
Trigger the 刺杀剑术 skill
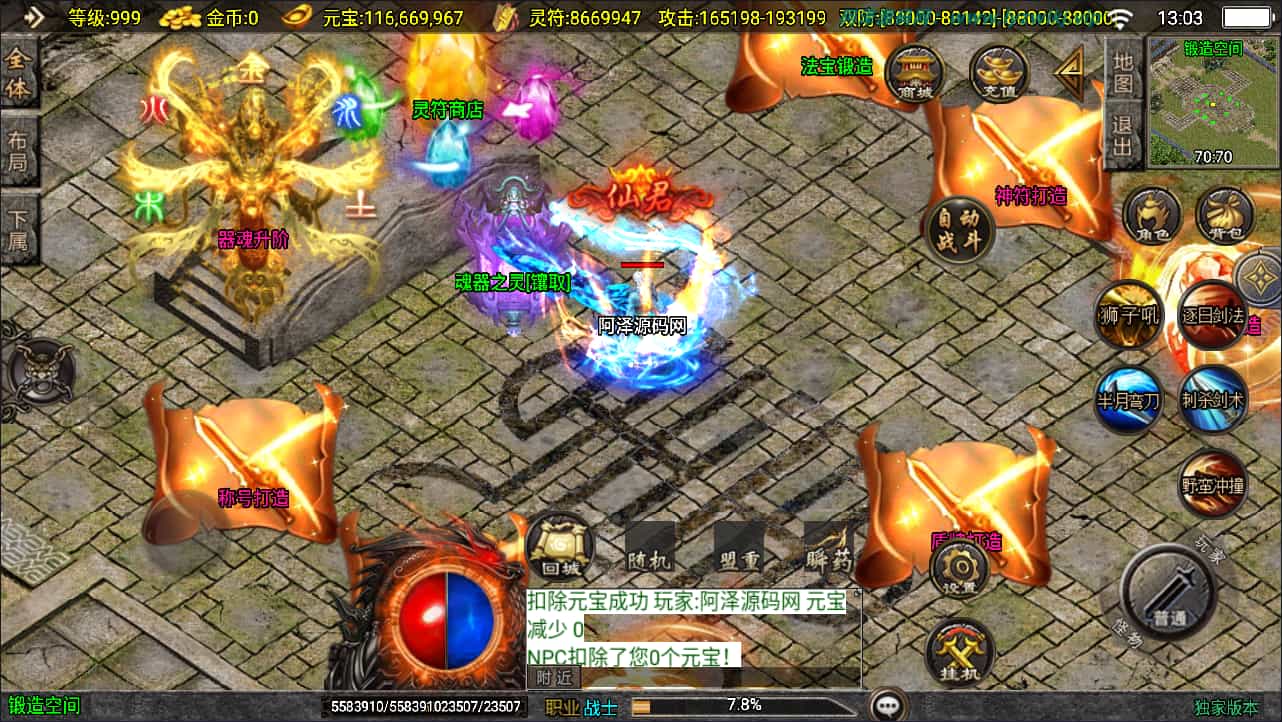pos(1212,401)
